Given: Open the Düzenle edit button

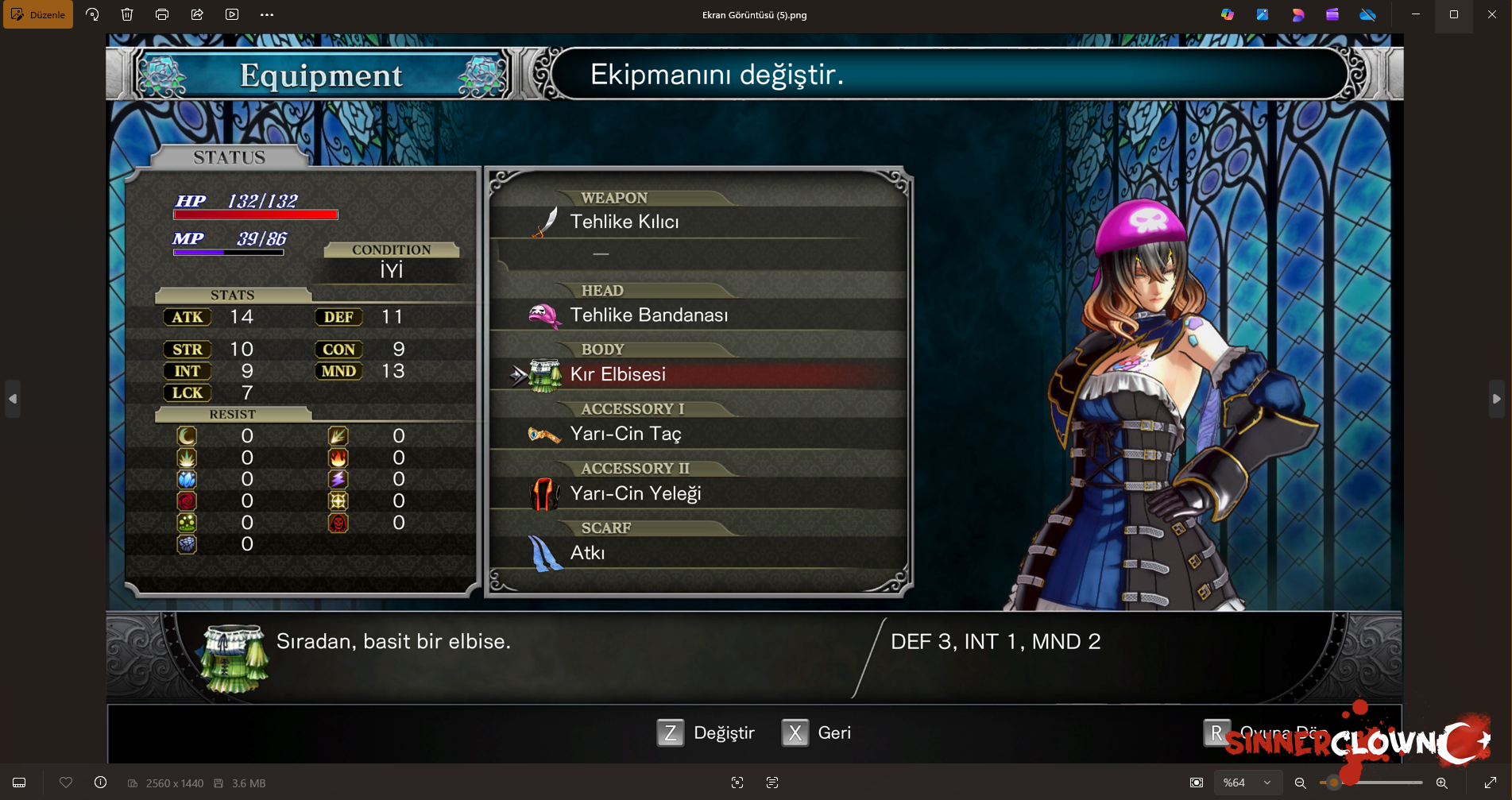Looking at the screenshot, I should pos(38,14).
